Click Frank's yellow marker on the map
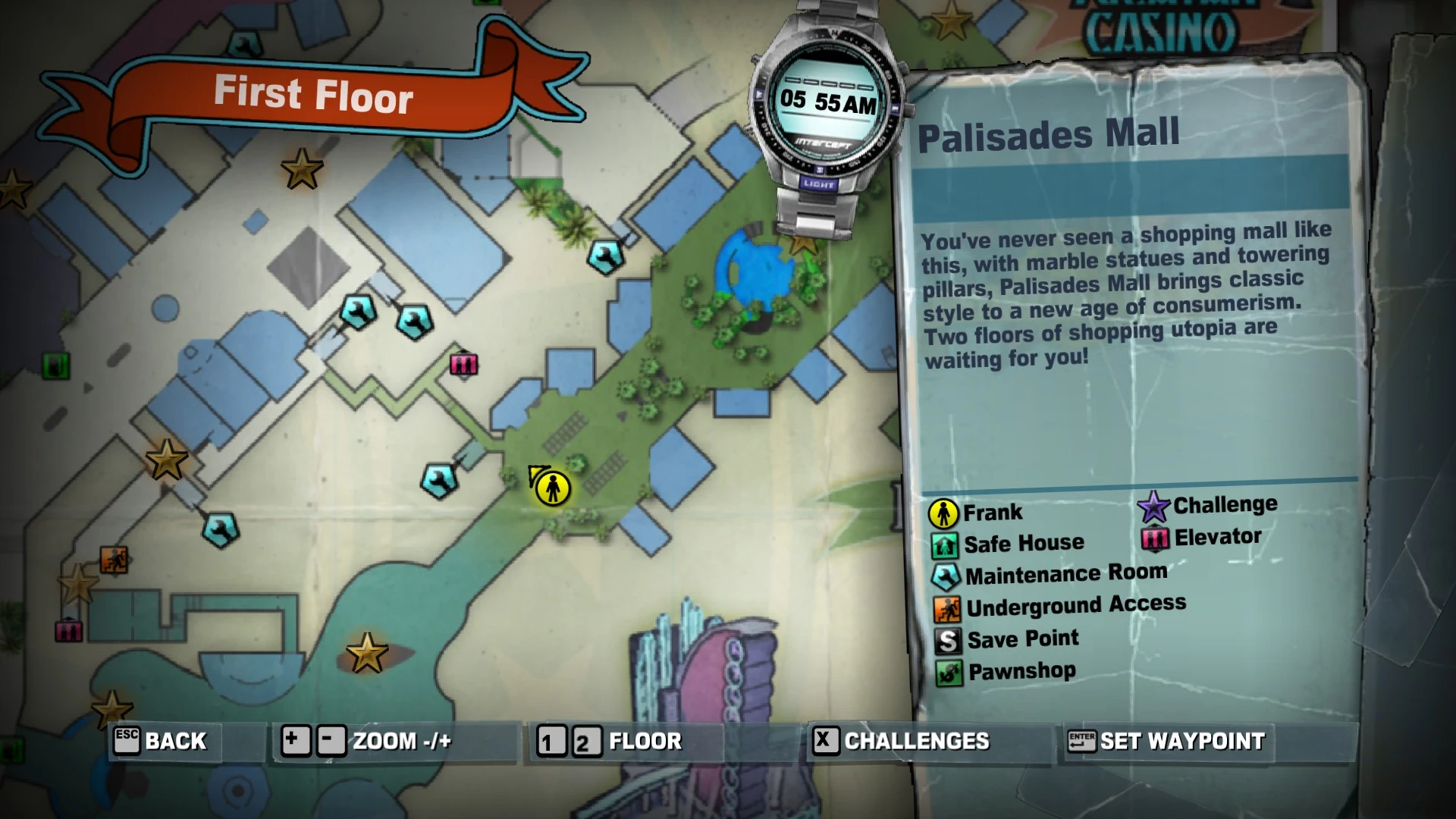The image size is (1456, 819). [553, 488]
